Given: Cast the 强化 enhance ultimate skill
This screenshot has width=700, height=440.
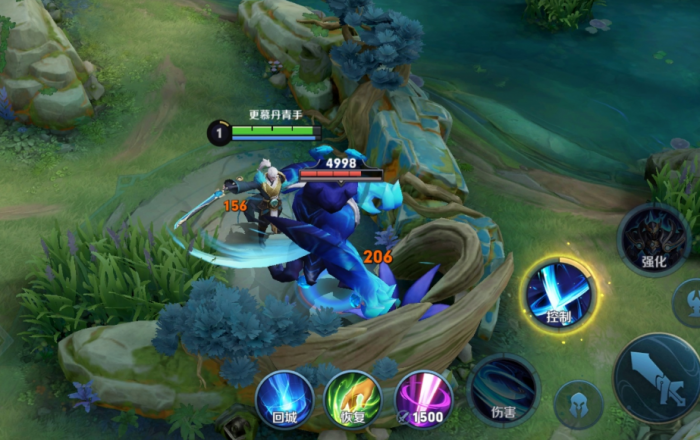Looking at the screenshot, I should pos(653,240).
